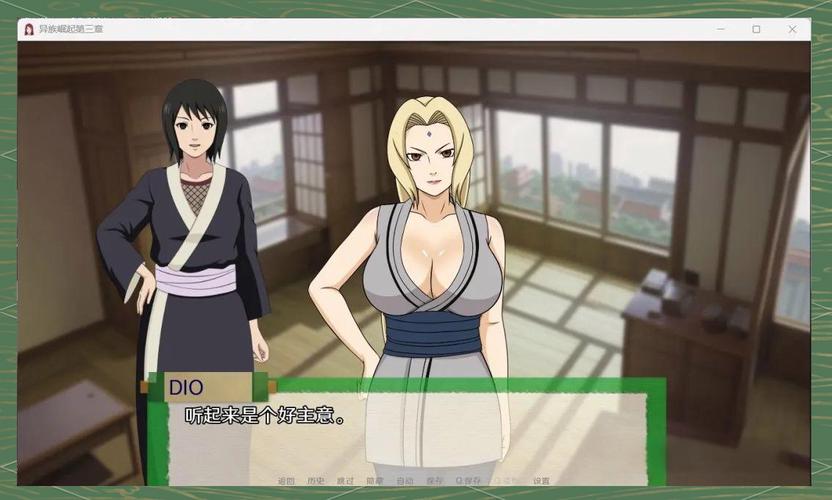
Task: Minimize the game window
Action: point(719,29)
